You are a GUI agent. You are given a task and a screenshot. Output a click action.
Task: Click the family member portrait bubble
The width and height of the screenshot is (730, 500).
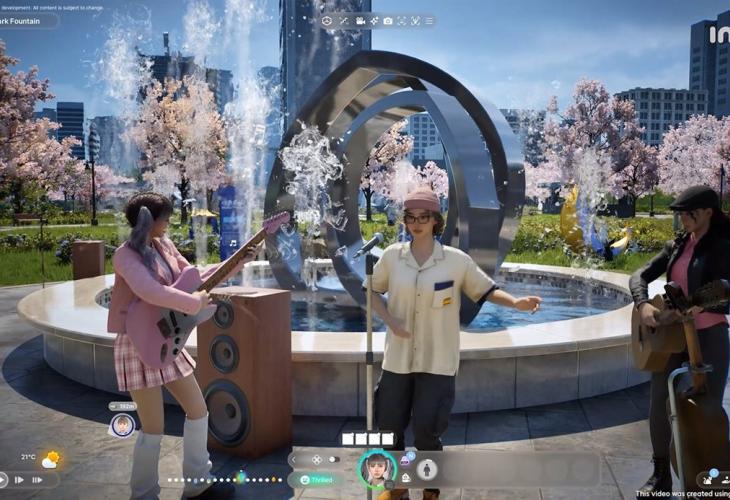[123, 425]
